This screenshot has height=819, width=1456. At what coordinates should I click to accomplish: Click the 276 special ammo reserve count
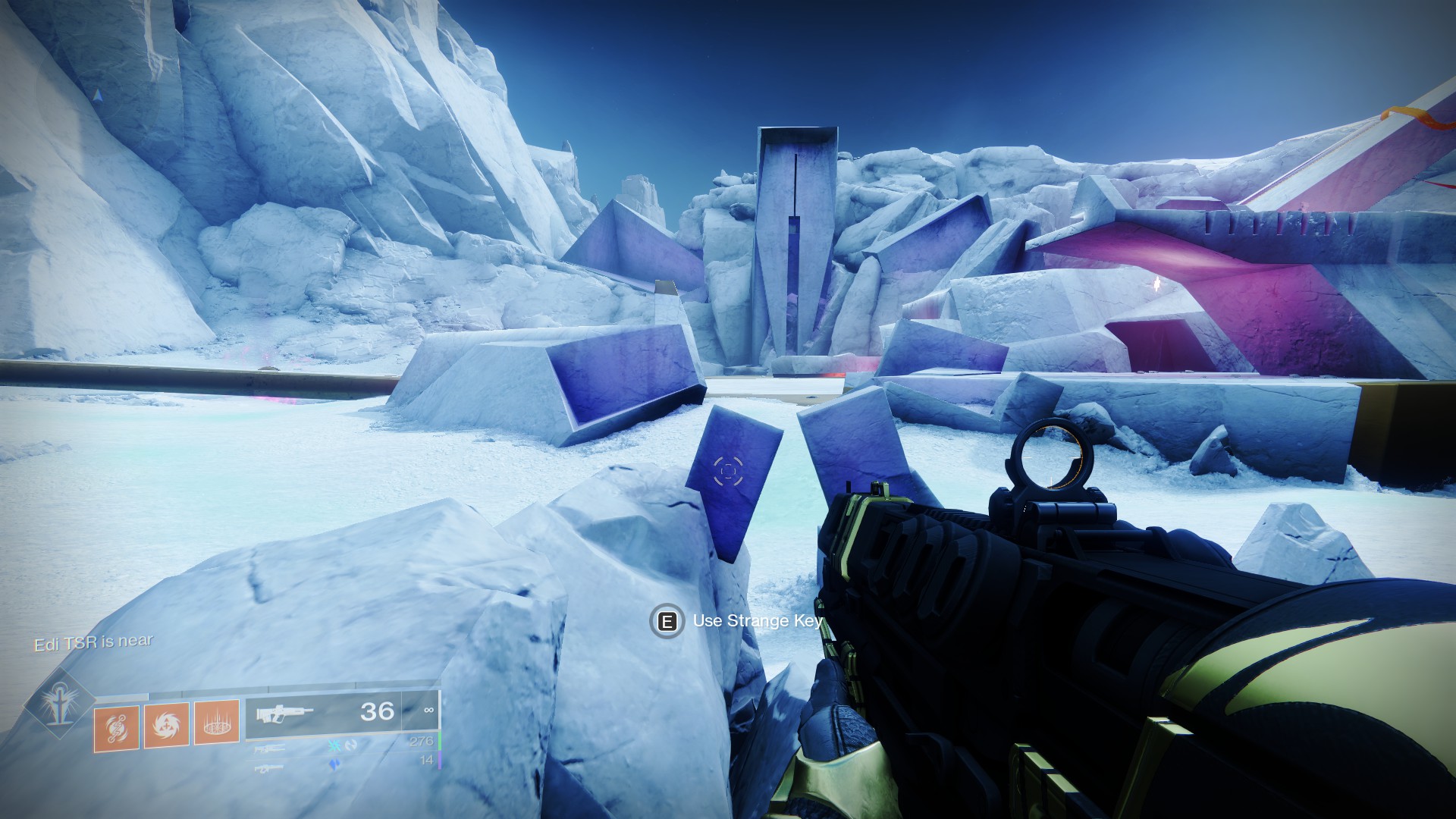(x=423, y=741)
